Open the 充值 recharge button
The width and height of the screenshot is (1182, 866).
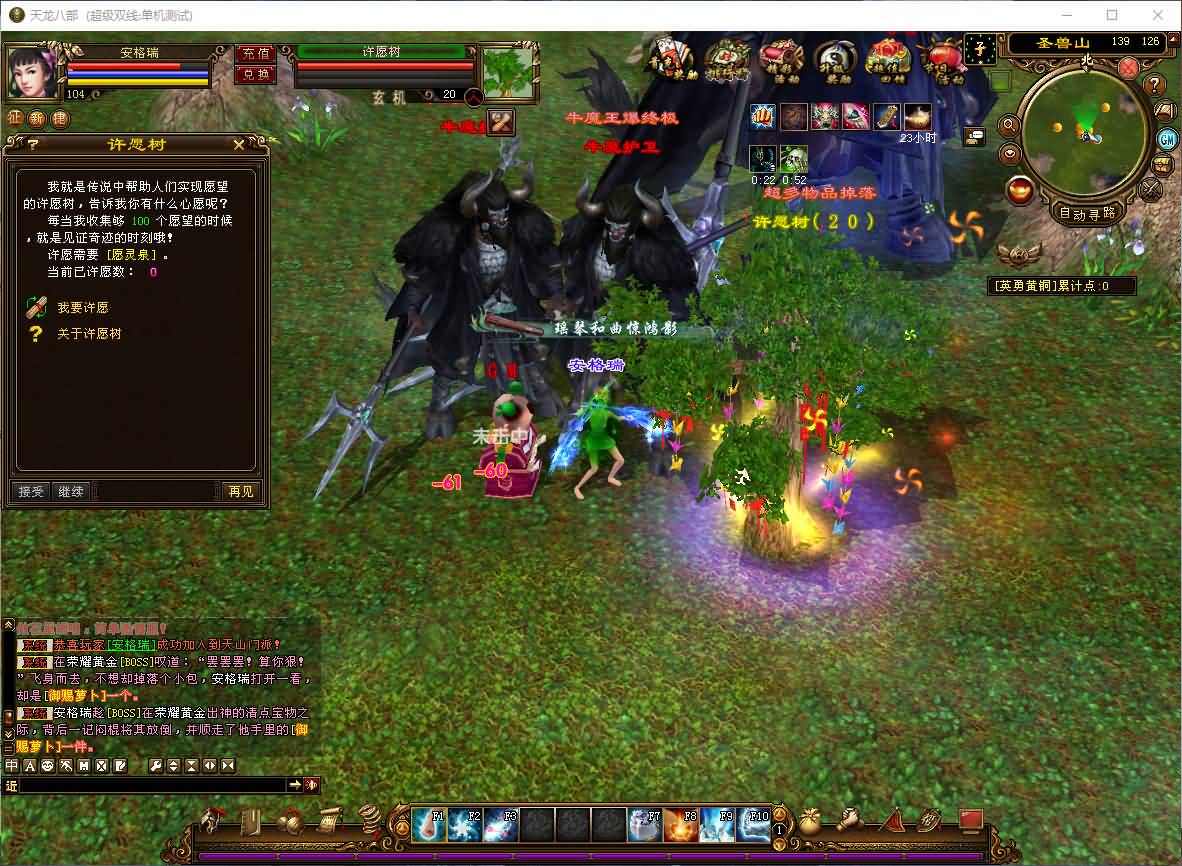pyautogui.click(x=255, y=53)
